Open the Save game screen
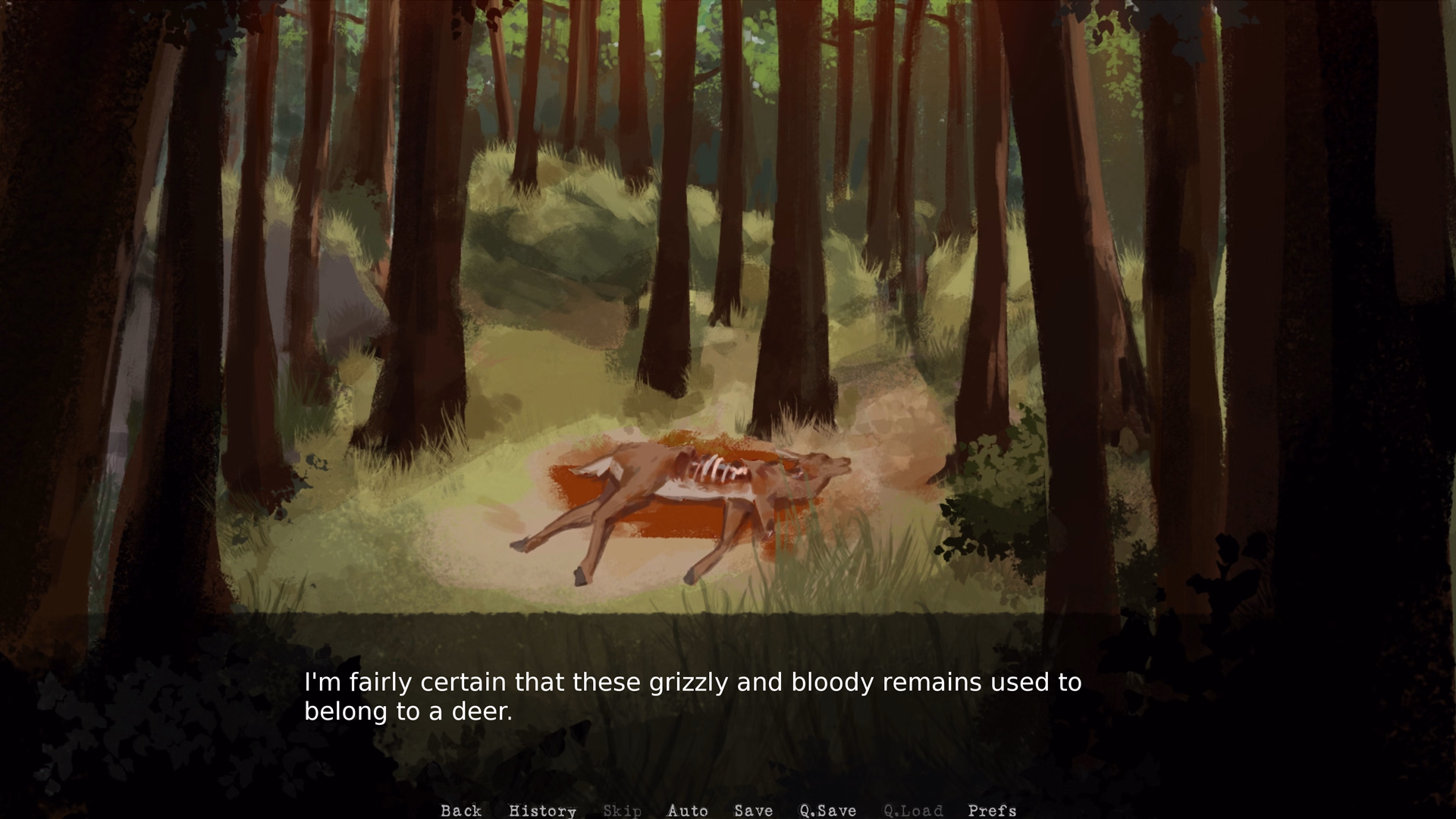 753,811
